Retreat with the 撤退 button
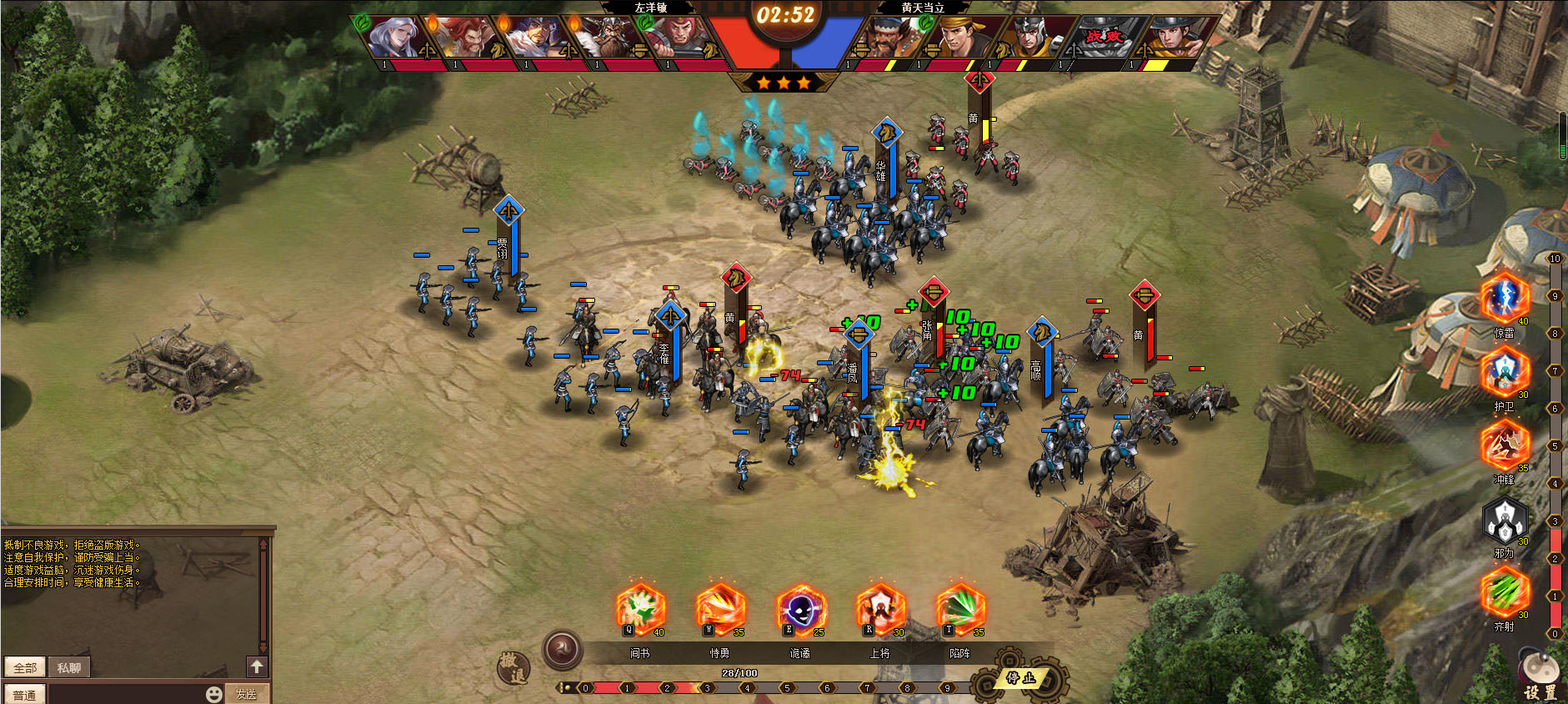Image resolution: width=1568 pixels, height=704 pixels. click(513, 667)
